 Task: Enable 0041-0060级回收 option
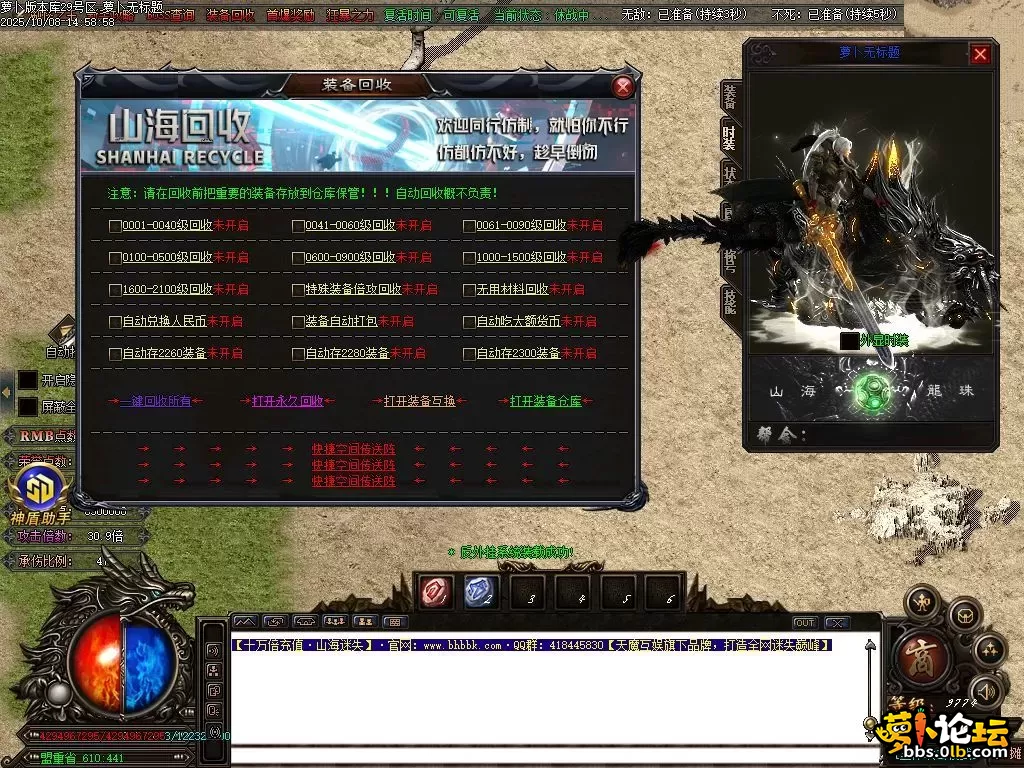298,226
